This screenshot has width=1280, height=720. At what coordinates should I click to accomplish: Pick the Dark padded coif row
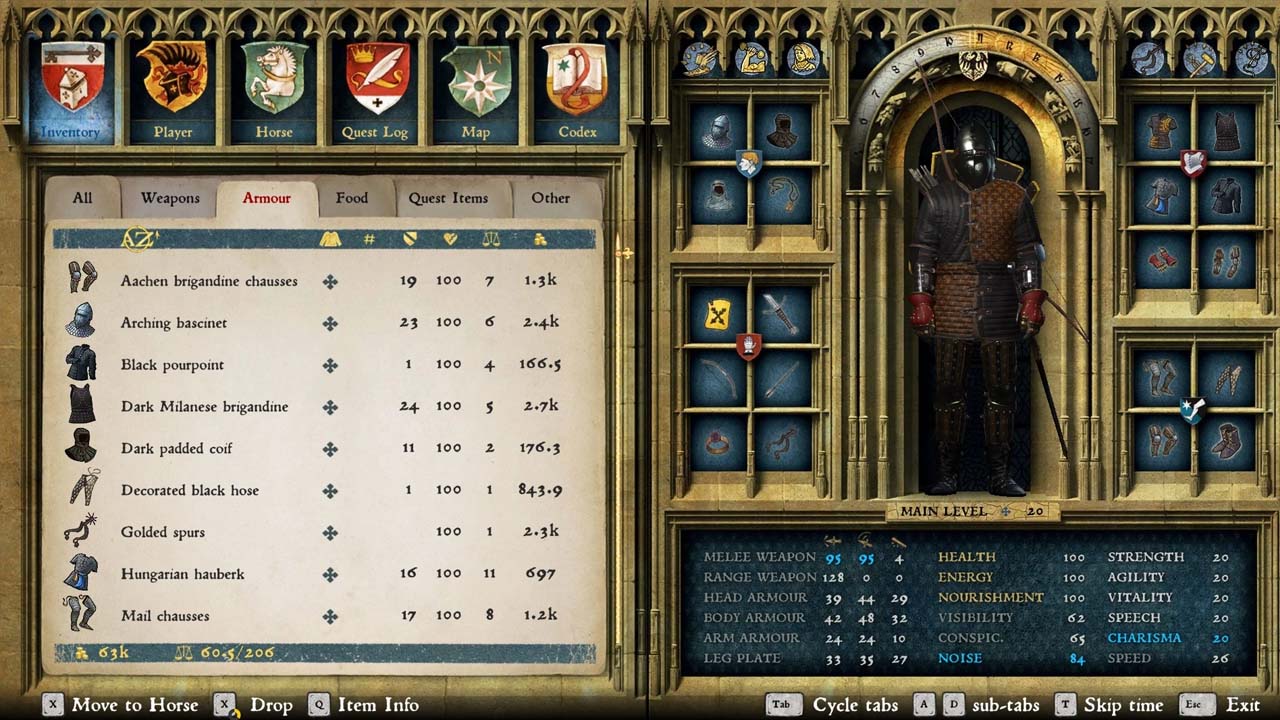coord(176,449)
